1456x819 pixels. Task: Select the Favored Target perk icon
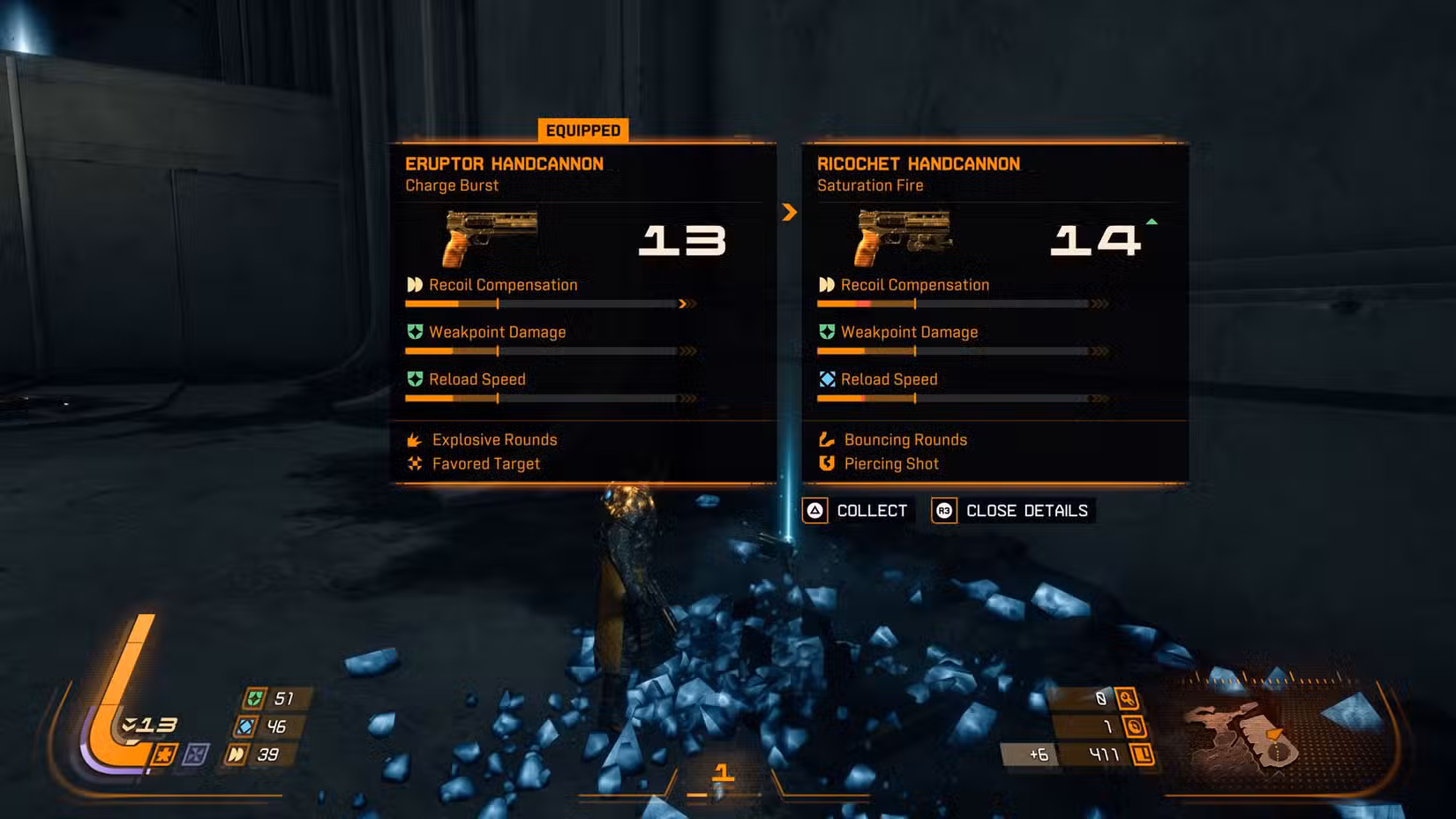pyautogui.click(x=413, y=463)
